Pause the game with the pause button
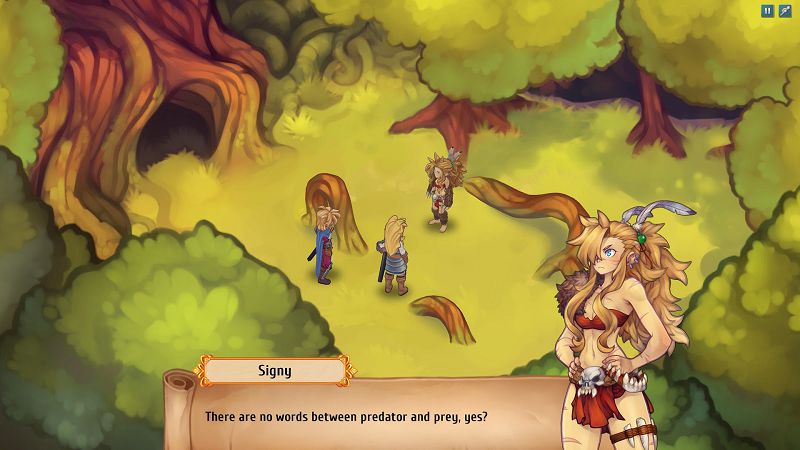 767,11
